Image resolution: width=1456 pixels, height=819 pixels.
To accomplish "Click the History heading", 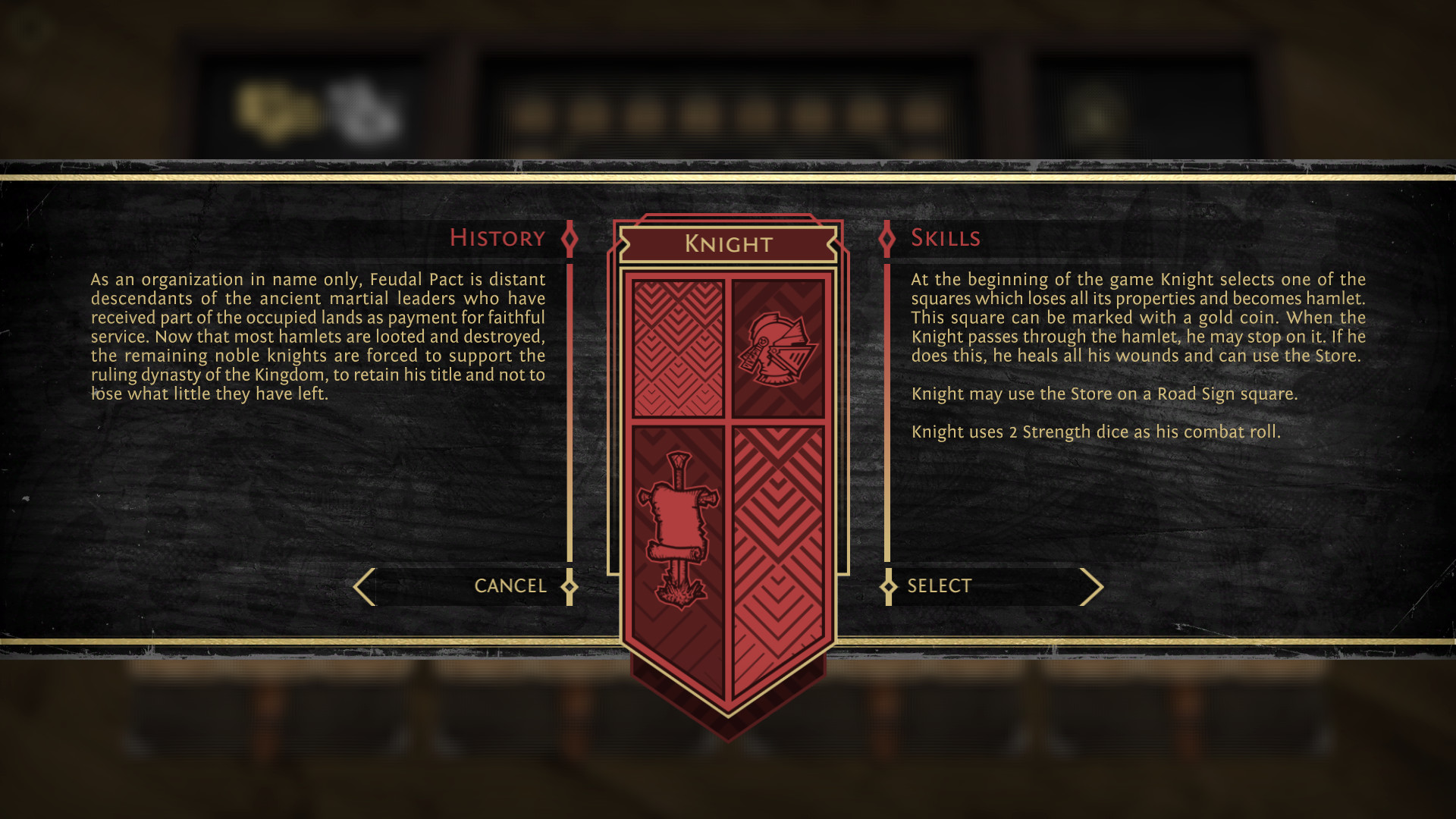I will pos(498,237).
